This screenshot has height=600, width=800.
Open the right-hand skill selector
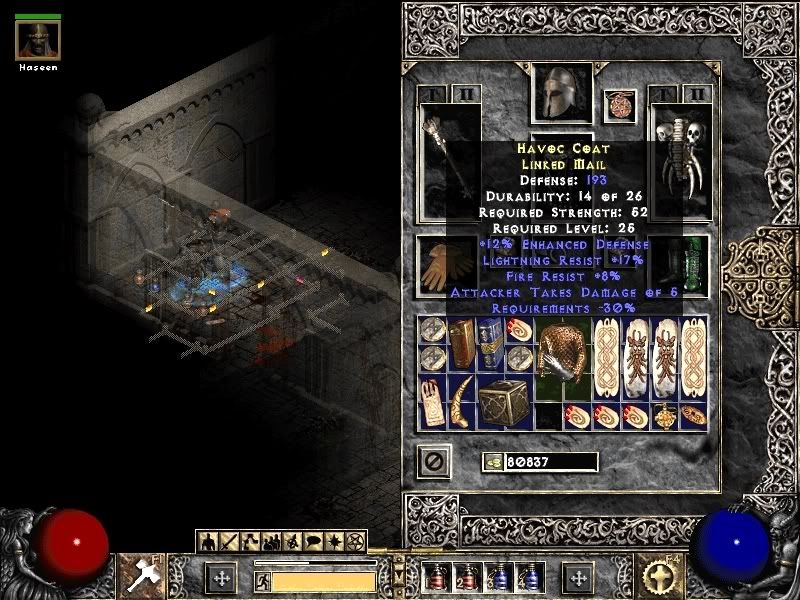click(x=661, y=574)
